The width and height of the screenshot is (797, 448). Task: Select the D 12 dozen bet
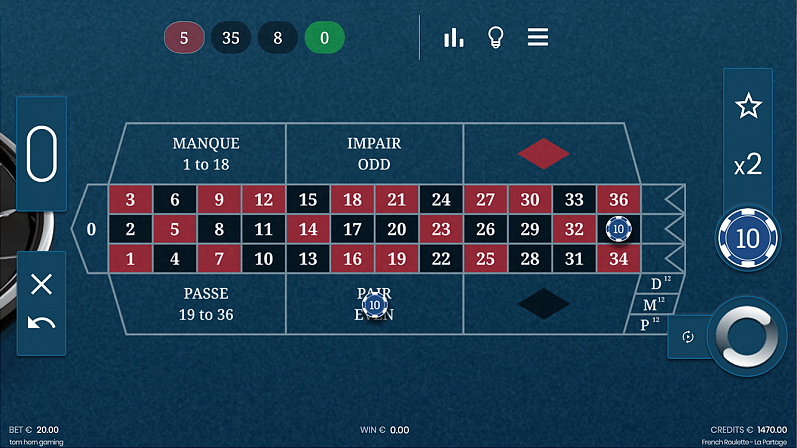tap(658, 284)
